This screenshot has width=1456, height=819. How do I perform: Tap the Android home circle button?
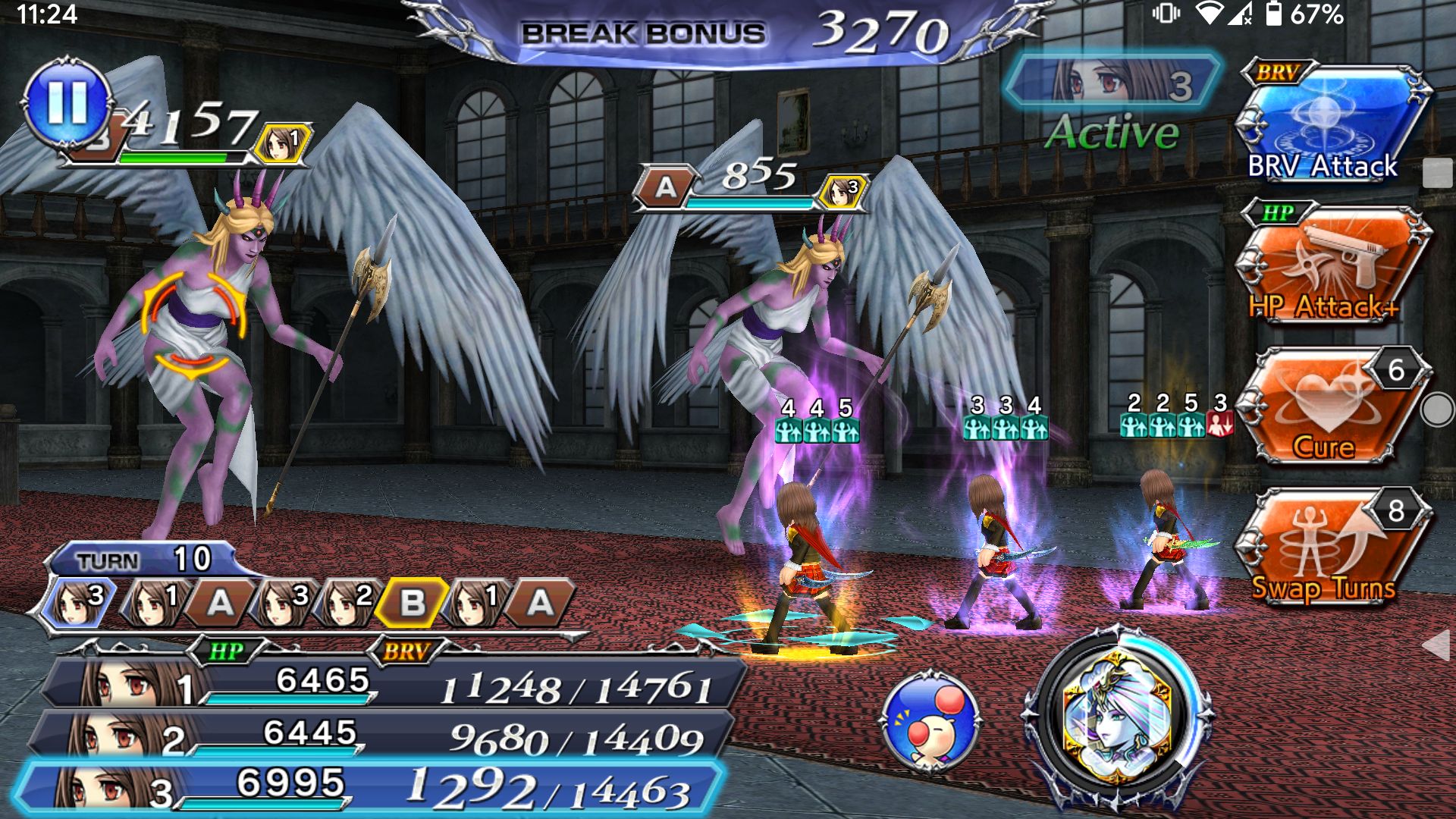tap(1437, 409)
